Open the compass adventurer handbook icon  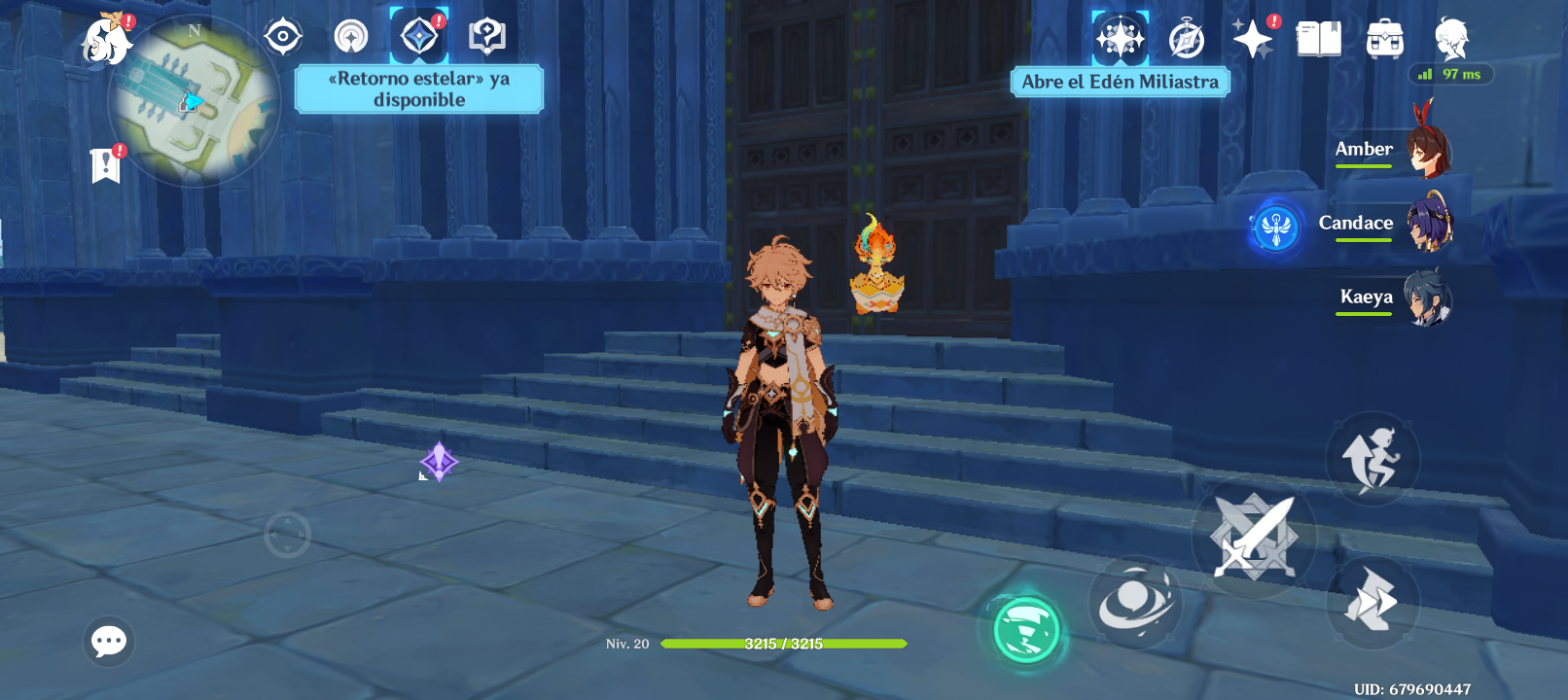click(x=1187, y=40)
